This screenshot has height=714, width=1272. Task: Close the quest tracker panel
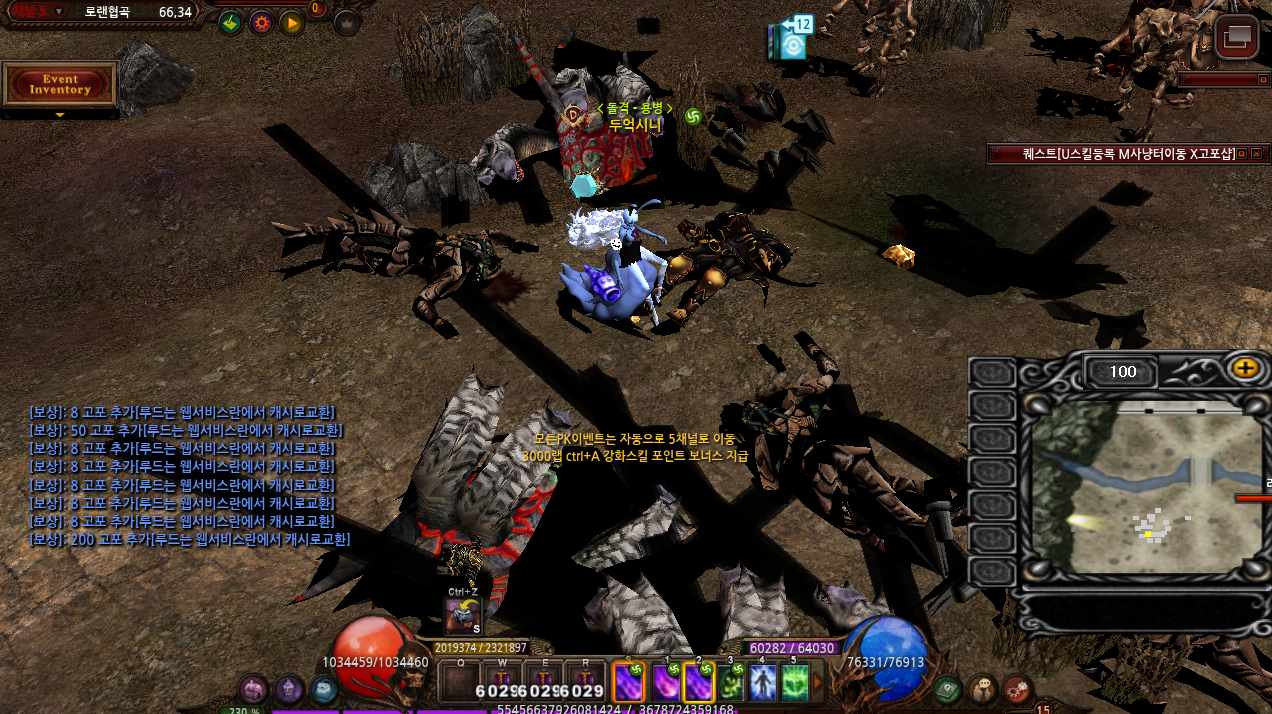tap(1256, 154)
